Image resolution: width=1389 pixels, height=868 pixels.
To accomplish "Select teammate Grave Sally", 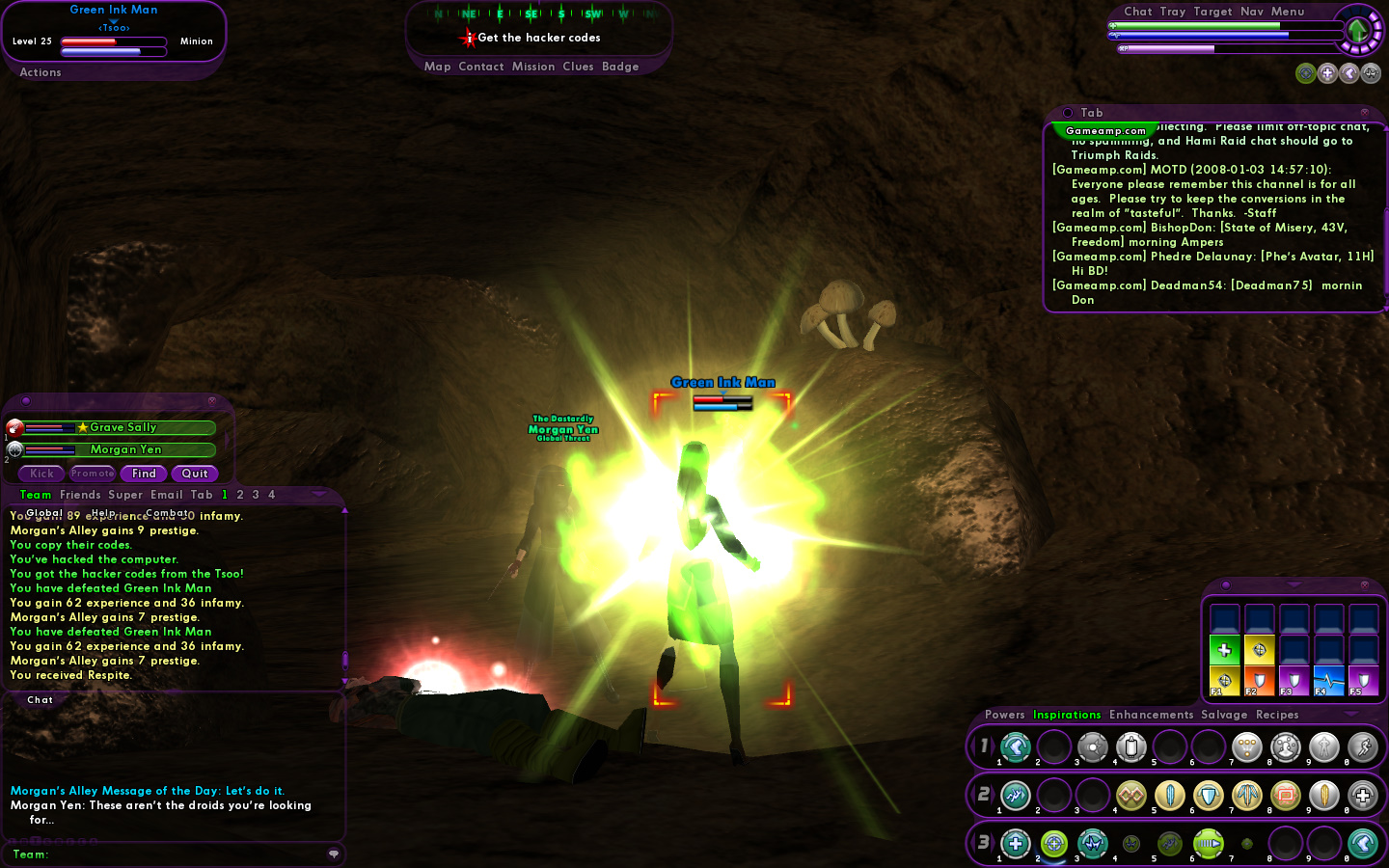I will click(122, 427).
